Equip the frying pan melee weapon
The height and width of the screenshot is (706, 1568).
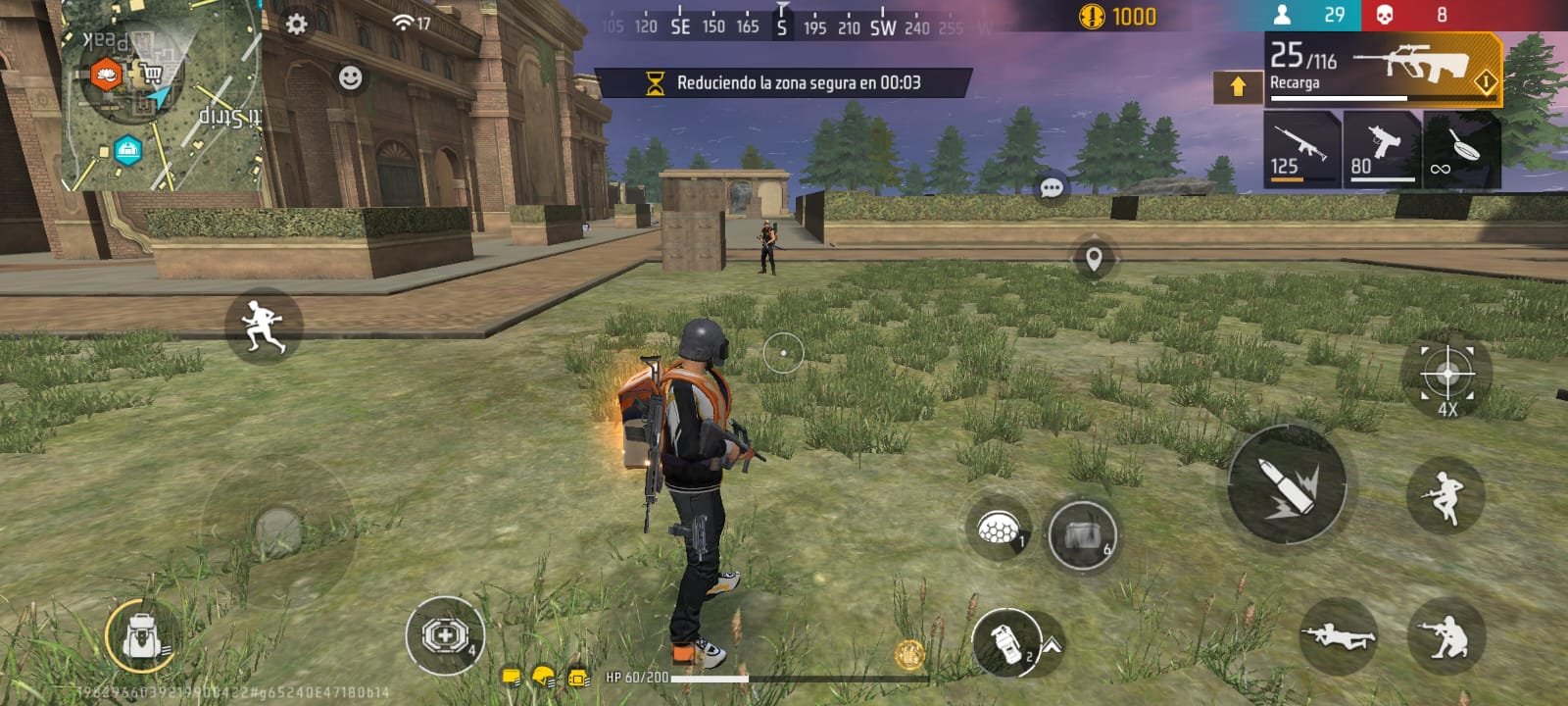pos(1460,149)
